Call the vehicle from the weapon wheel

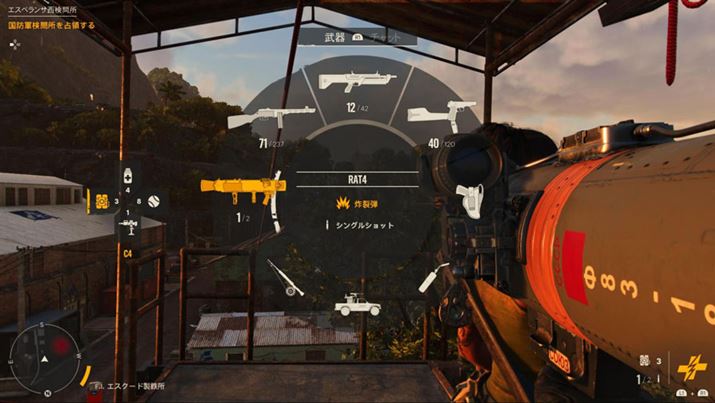[x=357, y=304]
